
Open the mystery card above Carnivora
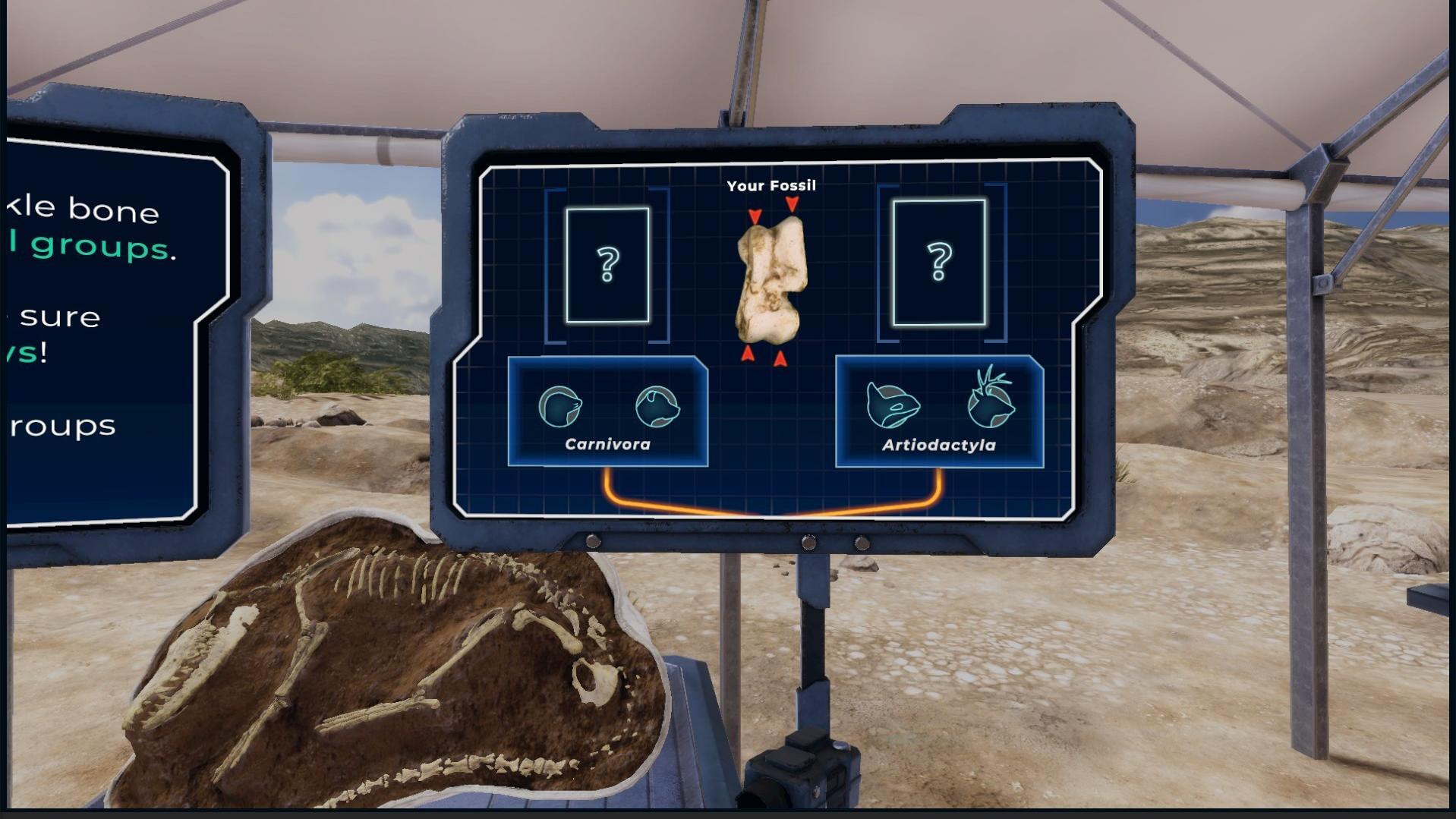coord(607,265)
